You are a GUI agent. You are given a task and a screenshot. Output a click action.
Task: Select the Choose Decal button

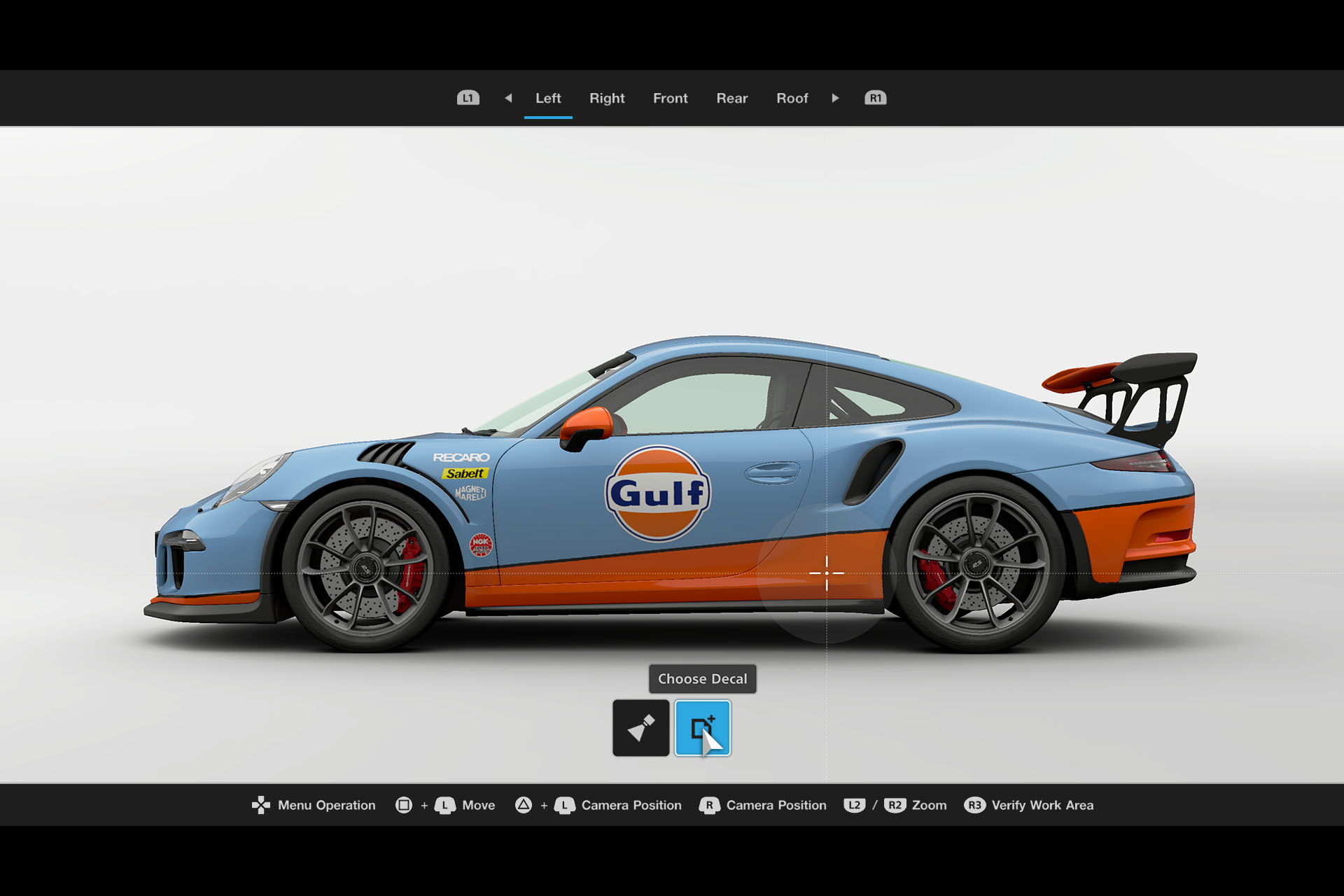point(702,728)
